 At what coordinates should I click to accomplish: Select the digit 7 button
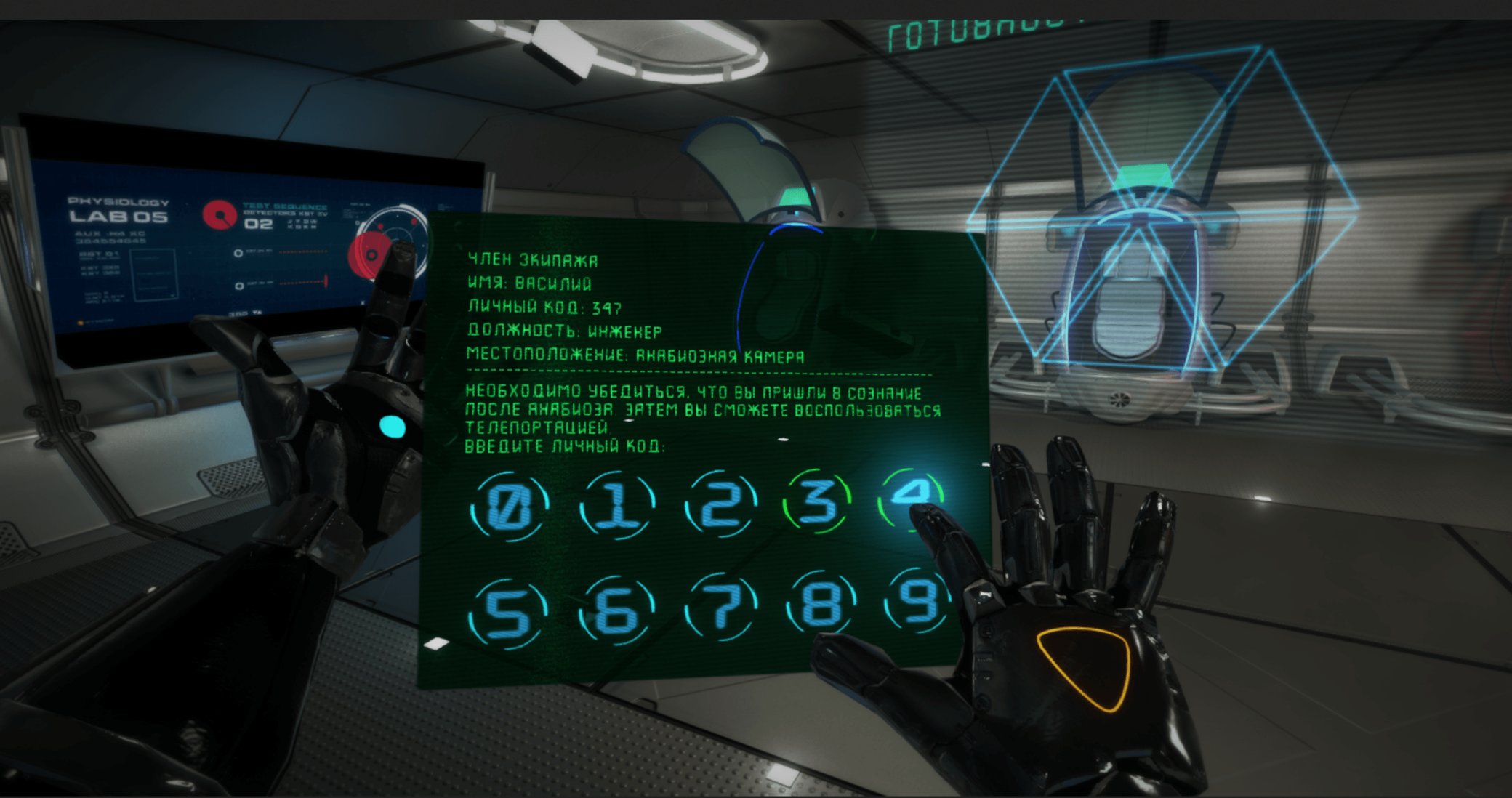(721, 608)
